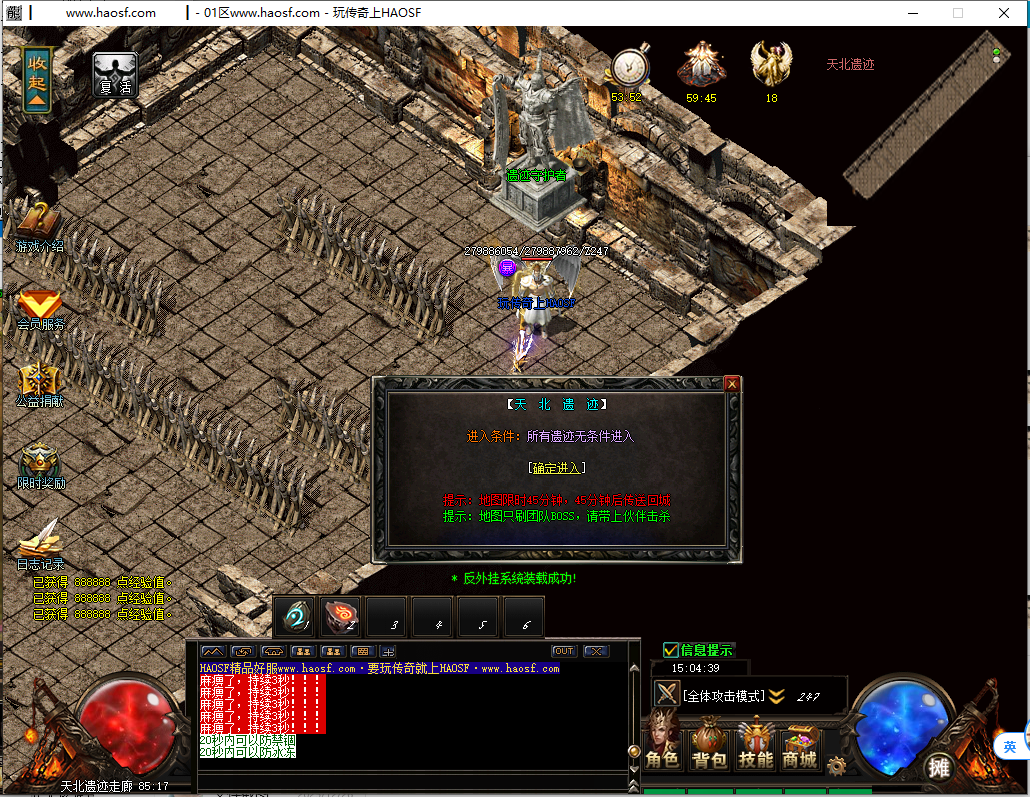Screen dimensions: 1030x797
Task: Open 限时奖励 timed rewards
Action: click(x=41, y=465)
